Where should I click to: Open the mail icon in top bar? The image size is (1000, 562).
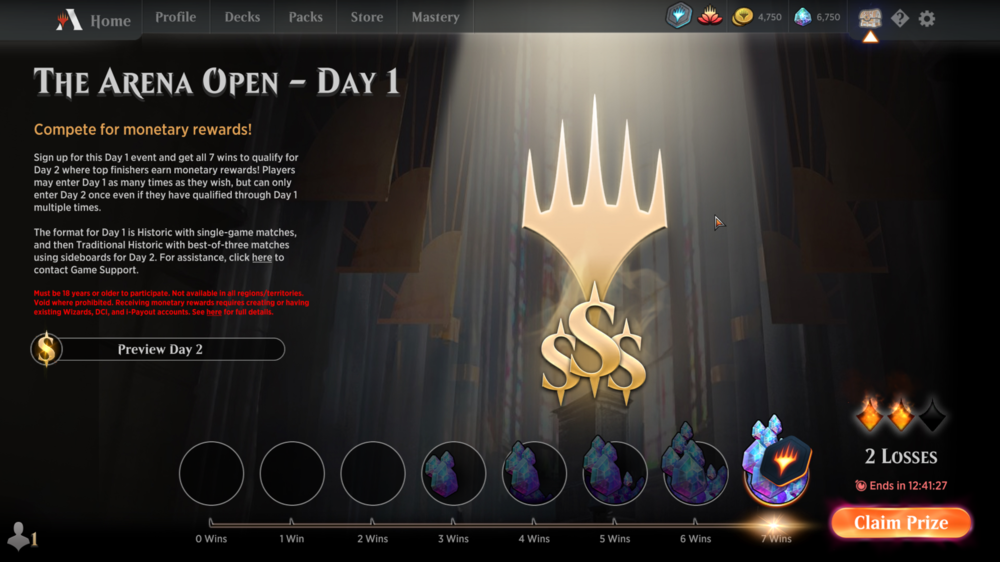point(870,18)
